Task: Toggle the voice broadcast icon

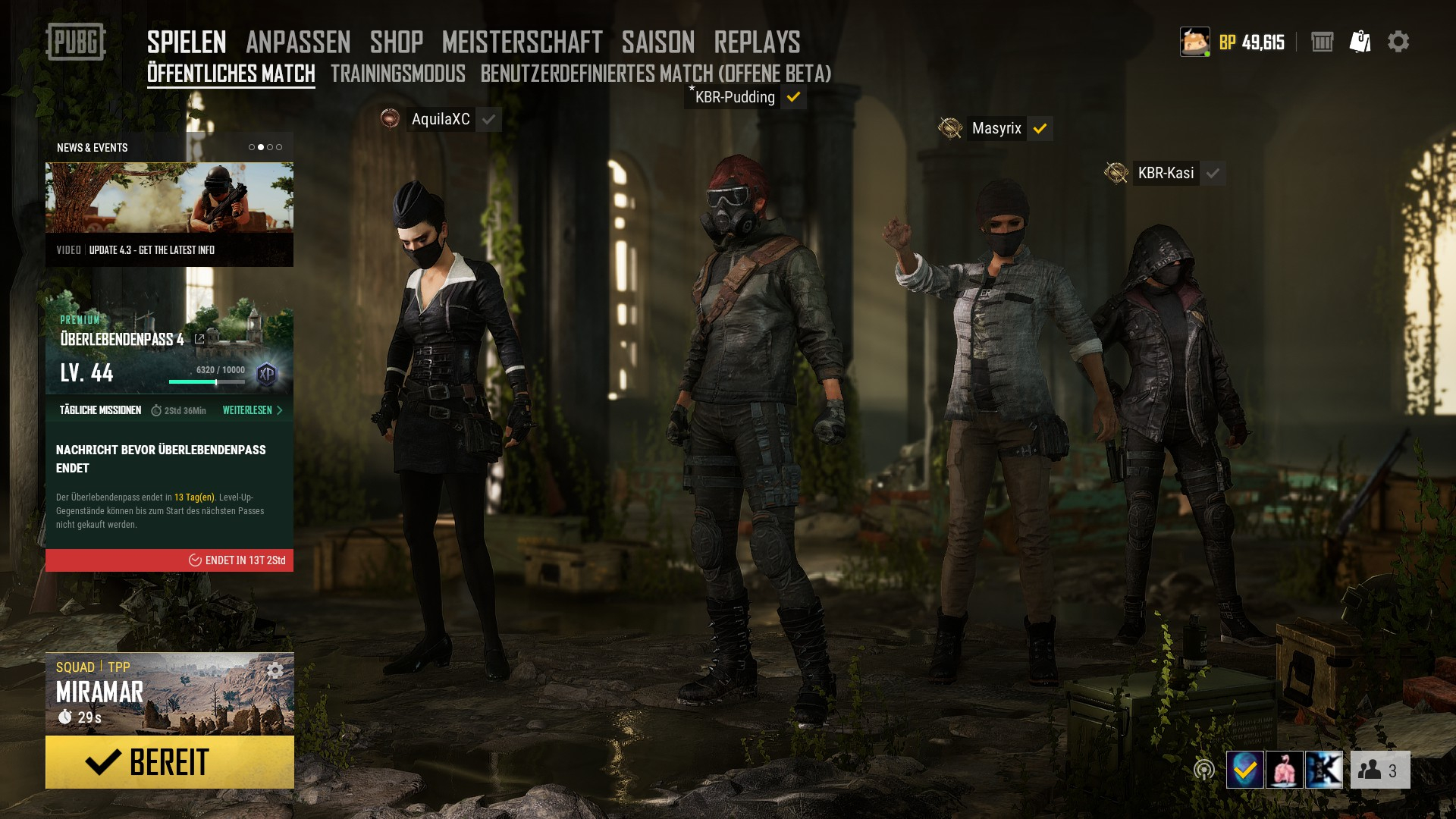Action: (x=1203, y=770)
